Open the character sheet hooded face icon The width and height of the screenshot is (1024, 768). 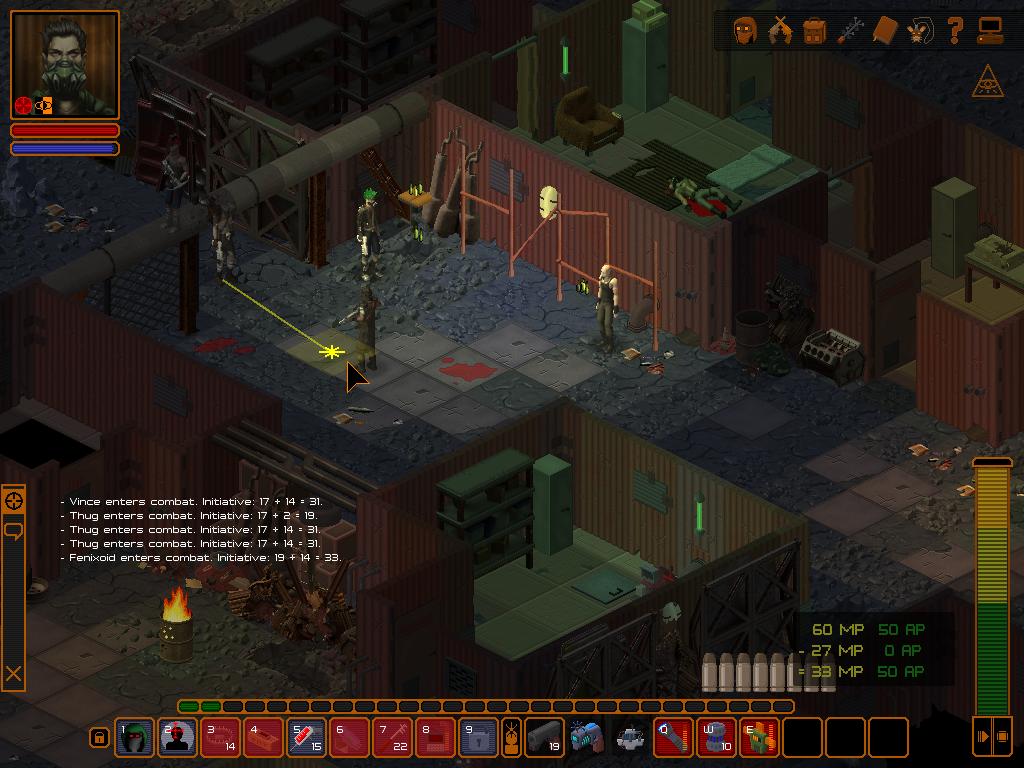point(745,31)
